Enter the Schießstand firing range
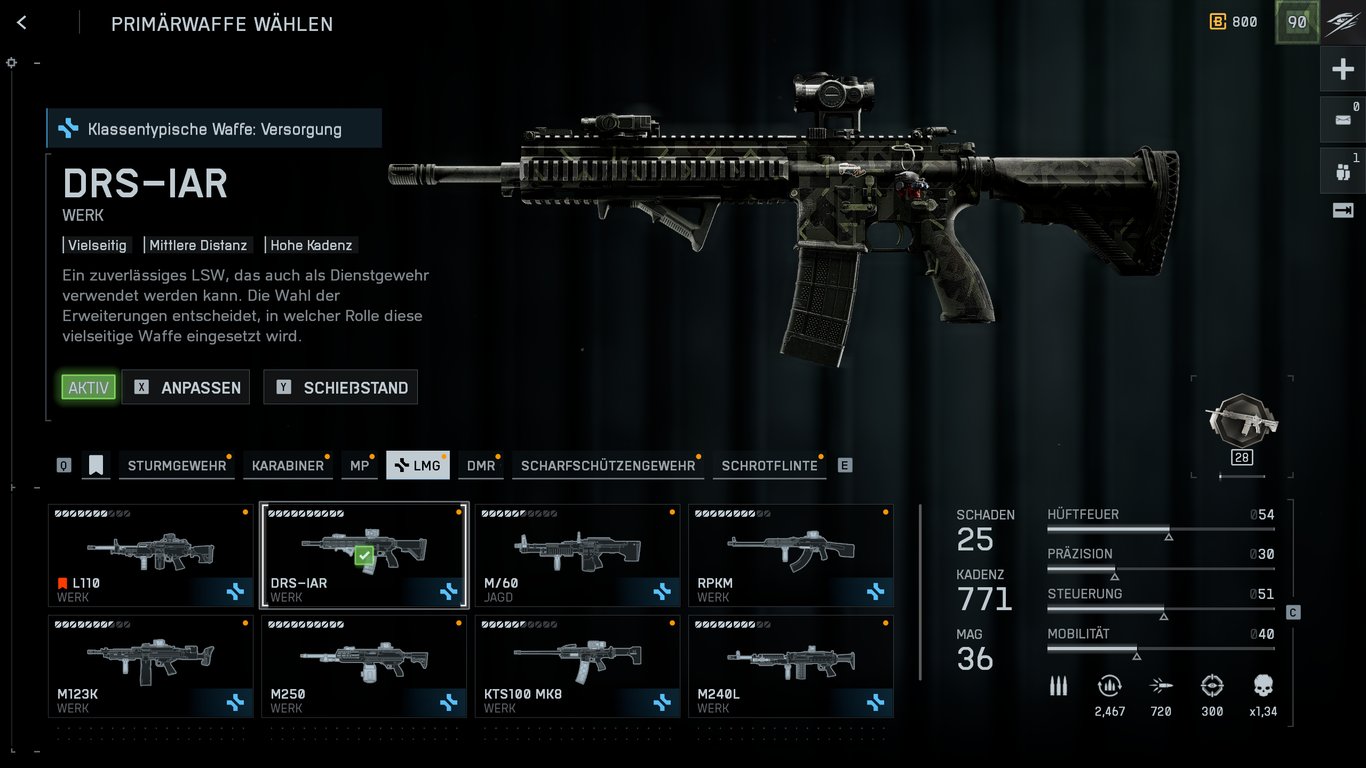This screenshot has width=1366, height=768. pos(341,388)
